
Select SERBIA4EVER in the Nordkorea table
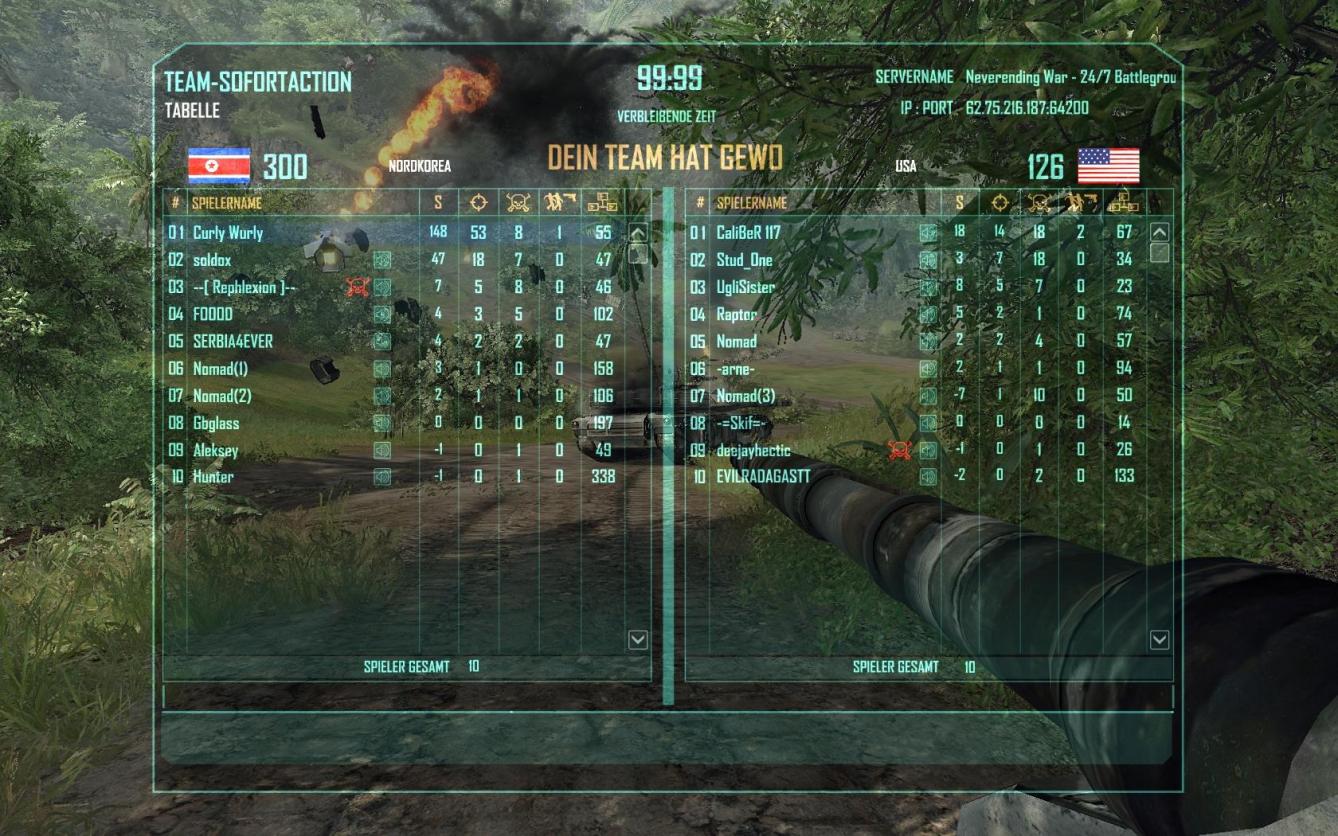(233, 341)
